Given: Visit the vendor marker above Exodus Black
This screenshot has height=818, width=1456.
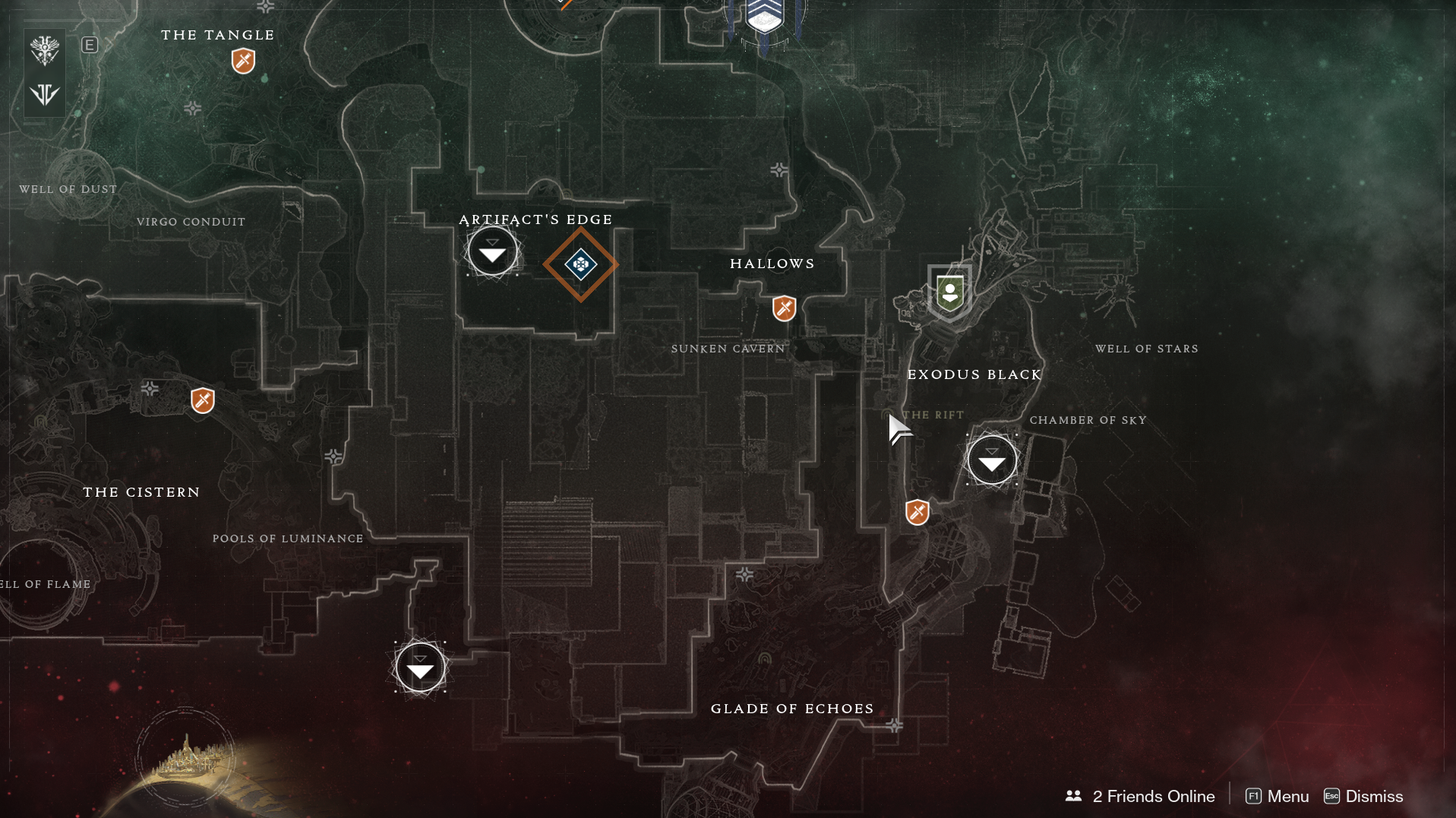Looking at the screenshot, I should point(949,292).
